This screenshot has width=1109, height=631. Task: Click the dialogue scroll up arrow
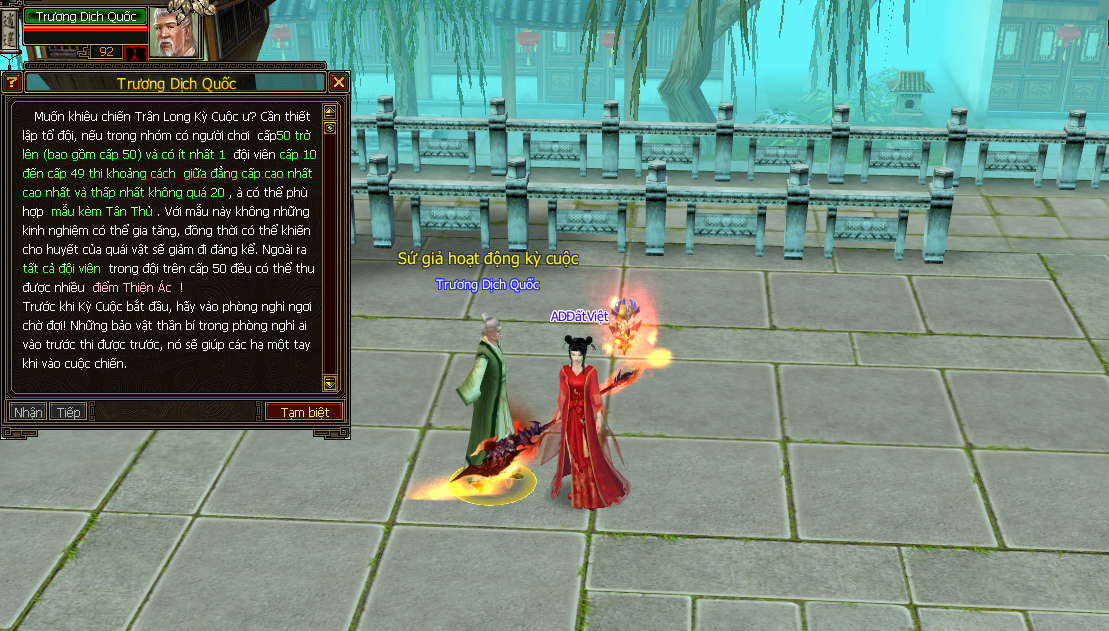point(330,112)
